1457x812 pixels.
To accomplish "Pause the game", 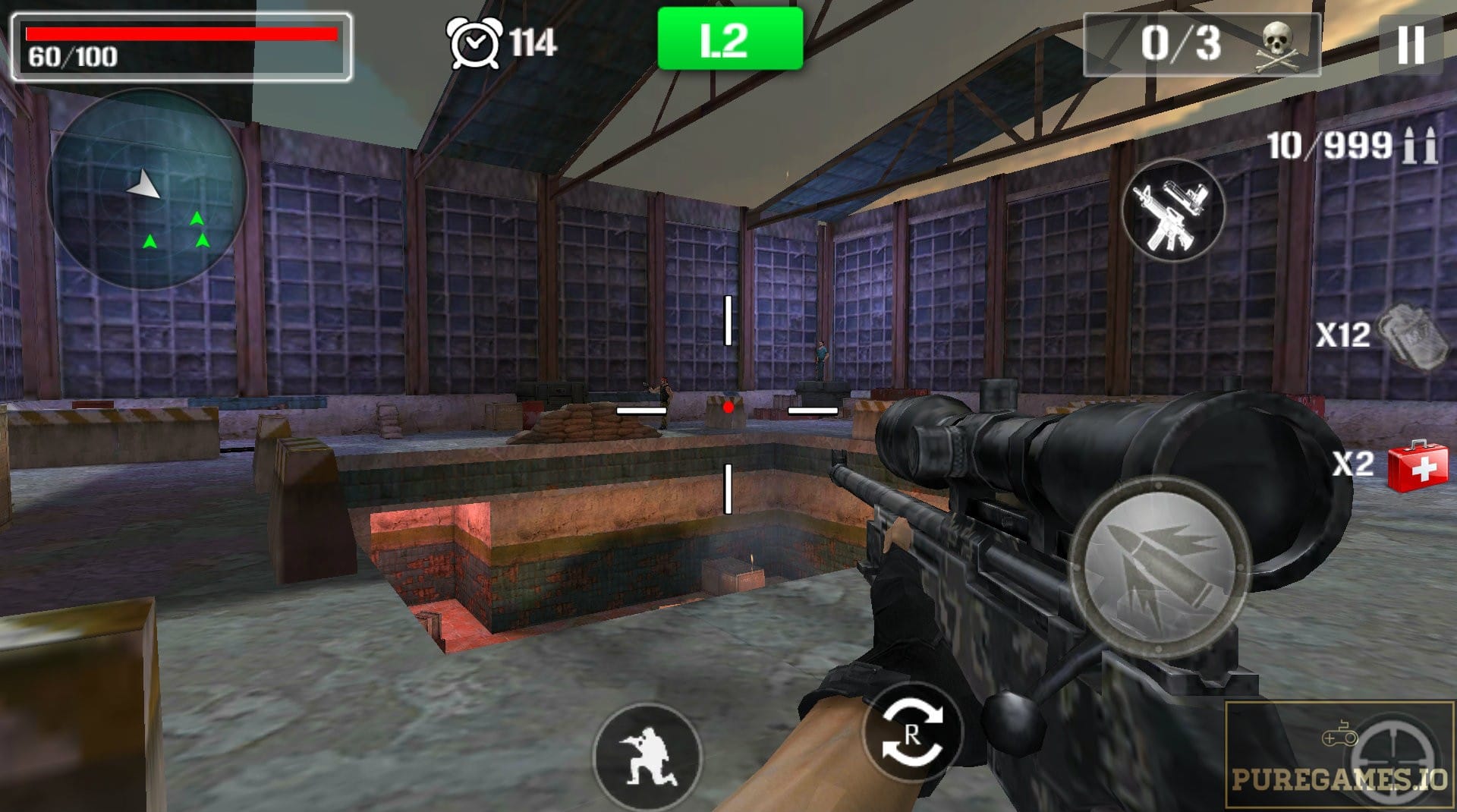I will (1410, 44).
